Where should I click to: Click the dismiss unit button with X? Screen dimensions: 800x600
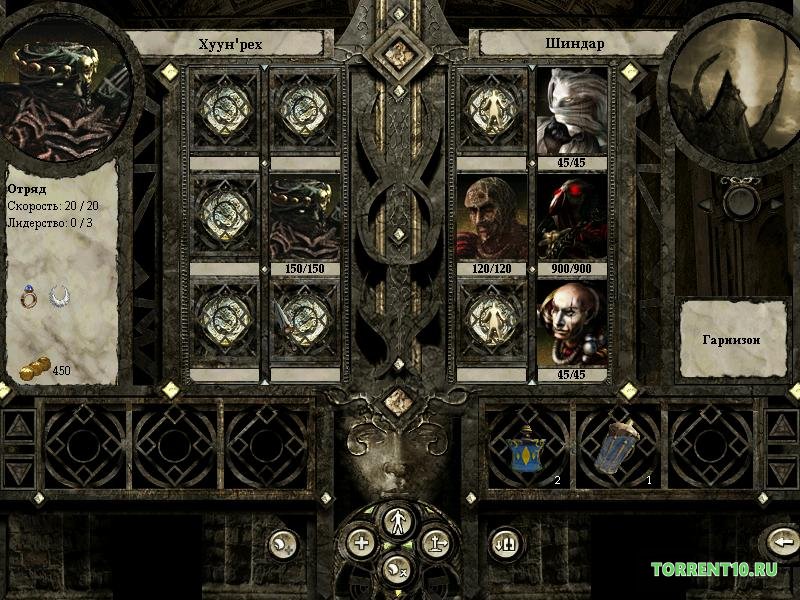397,567
